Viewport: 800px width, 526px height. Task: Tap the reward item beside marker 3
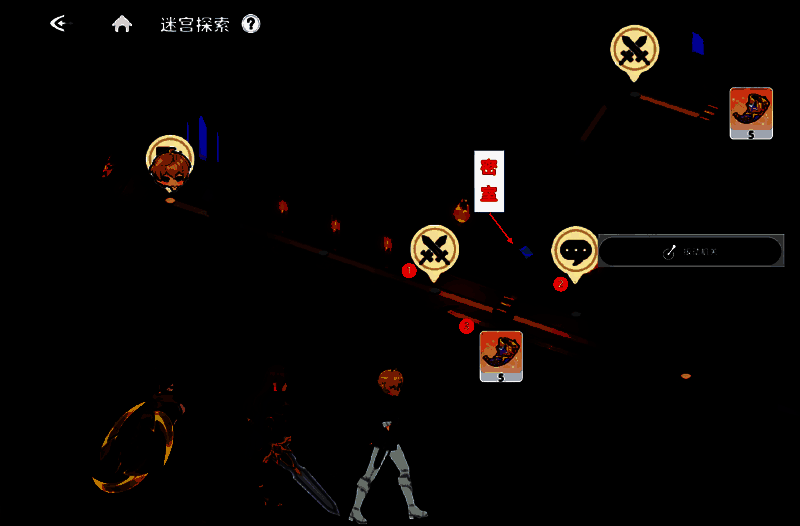pyautogui.click(x=501, y=356)
